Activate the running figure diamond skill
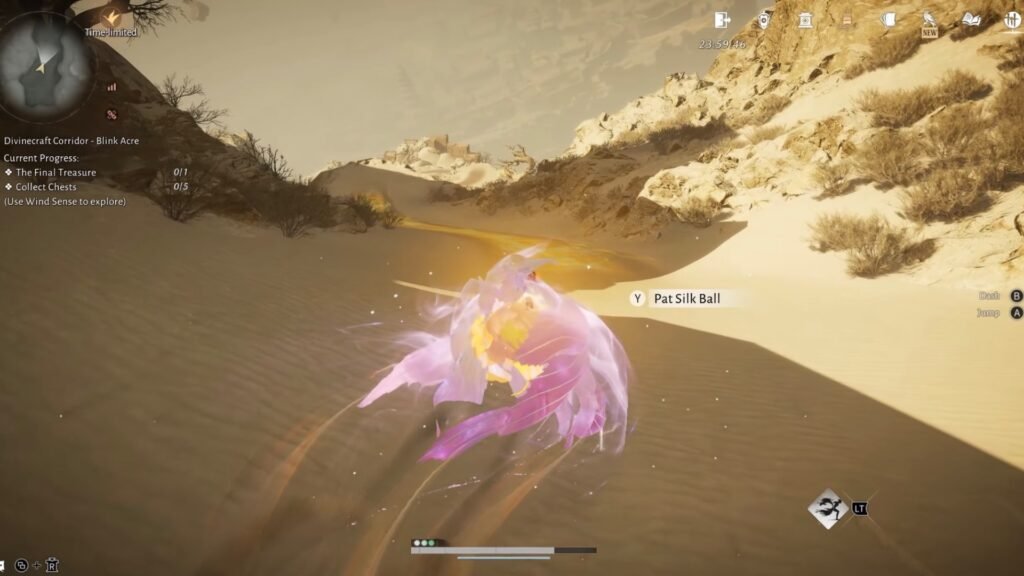Screen dimensions: 1024x576 pos(828,509)
